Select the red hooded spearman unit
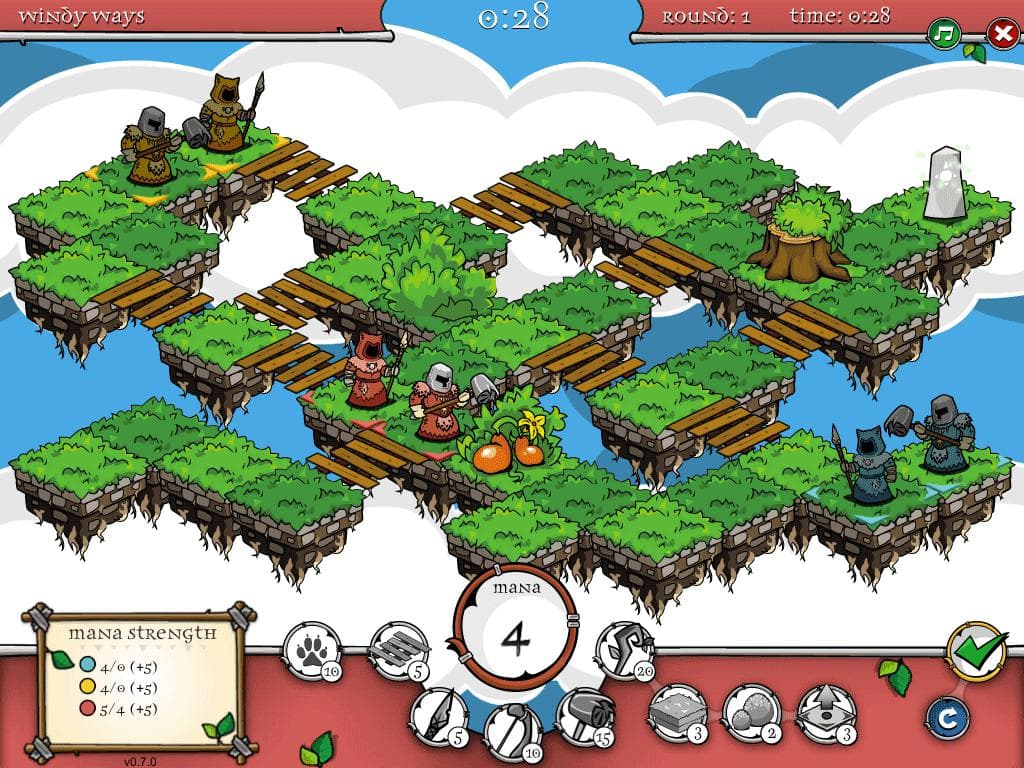Image resolution: width=1024 pixels, height=768 pixels. [x=370, y=371]
